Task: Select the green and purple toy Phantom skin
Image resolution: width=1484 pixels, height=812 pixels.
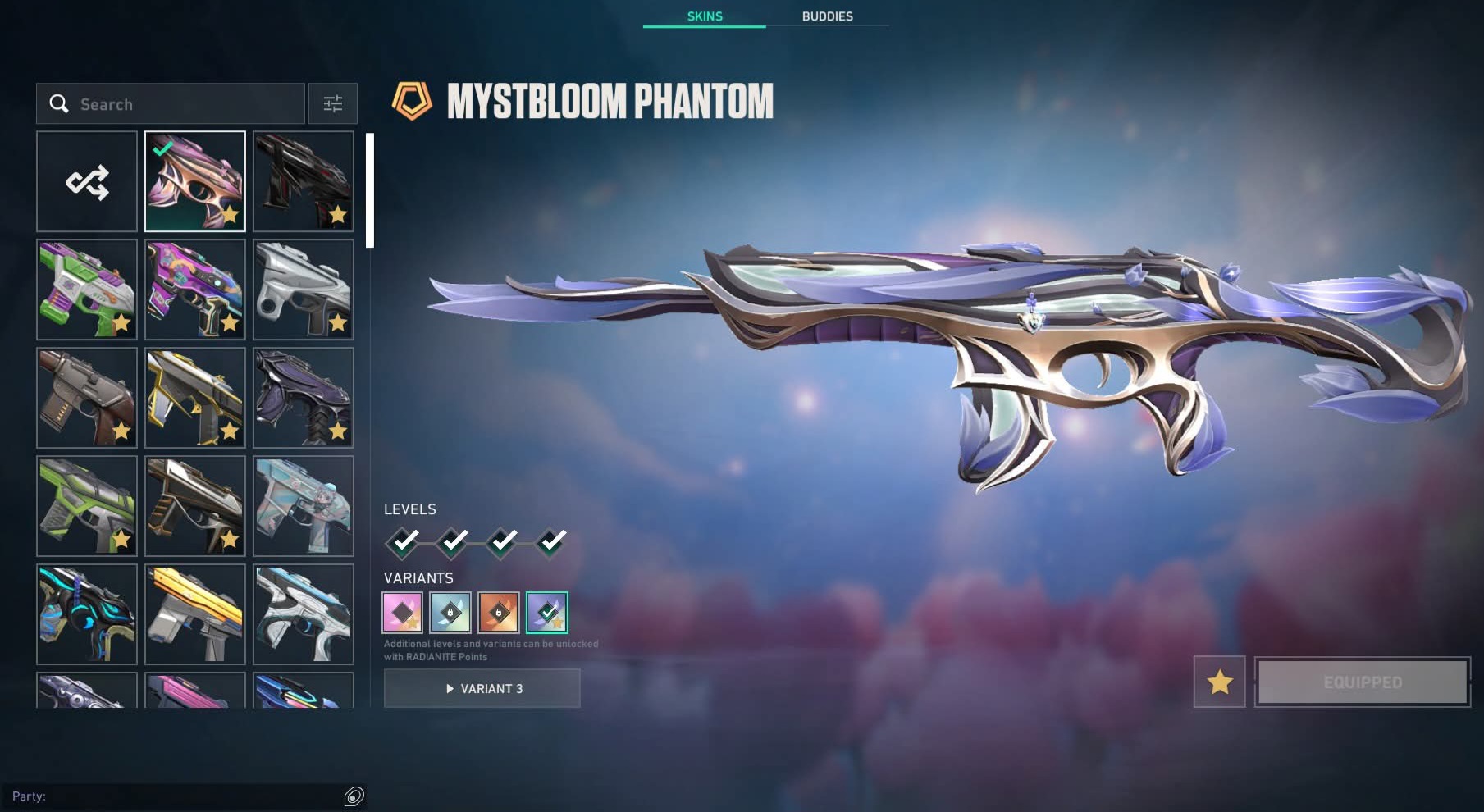Action: pyautogui.click(x=87, y=290)
